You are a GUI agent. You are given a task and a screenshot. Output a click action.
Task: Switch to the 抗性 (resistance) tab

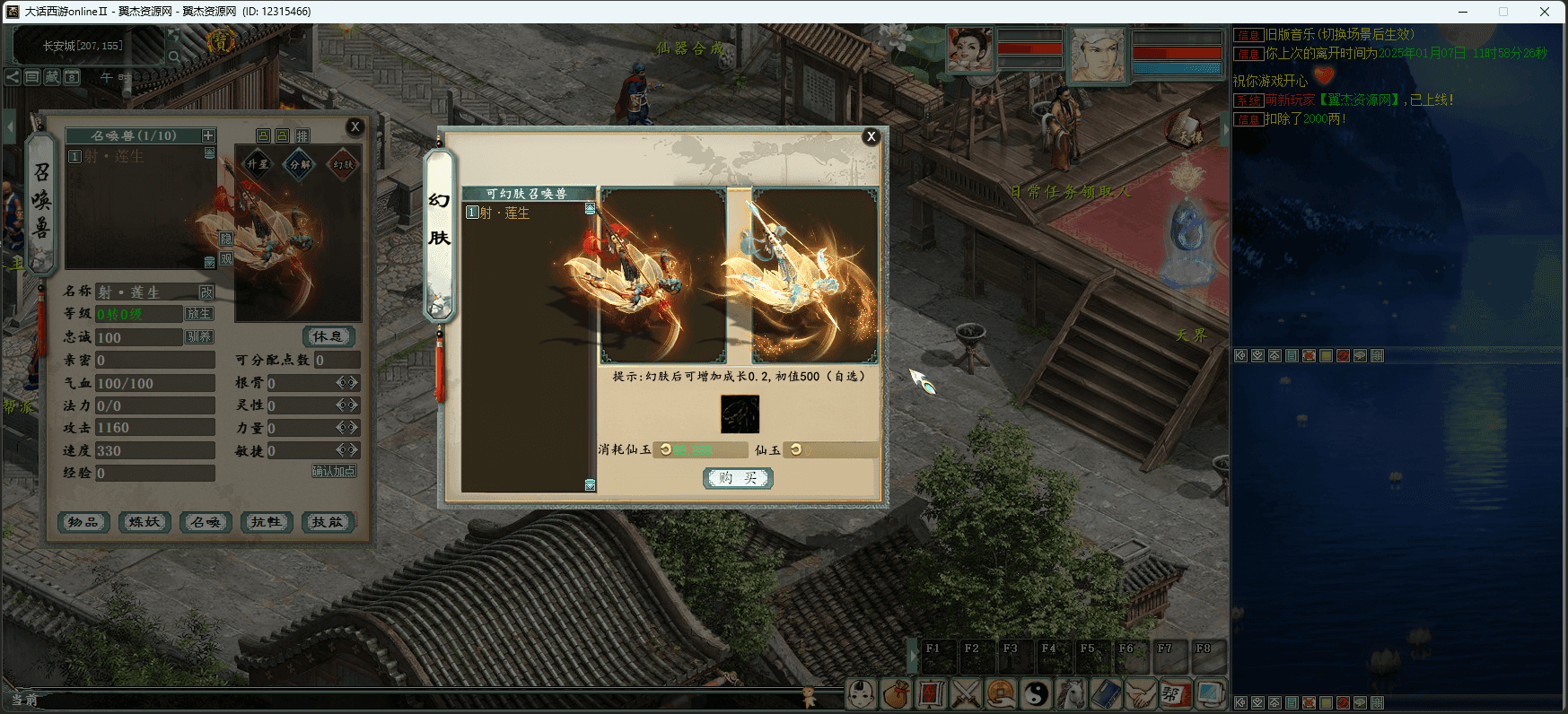(x=267, y=522)
